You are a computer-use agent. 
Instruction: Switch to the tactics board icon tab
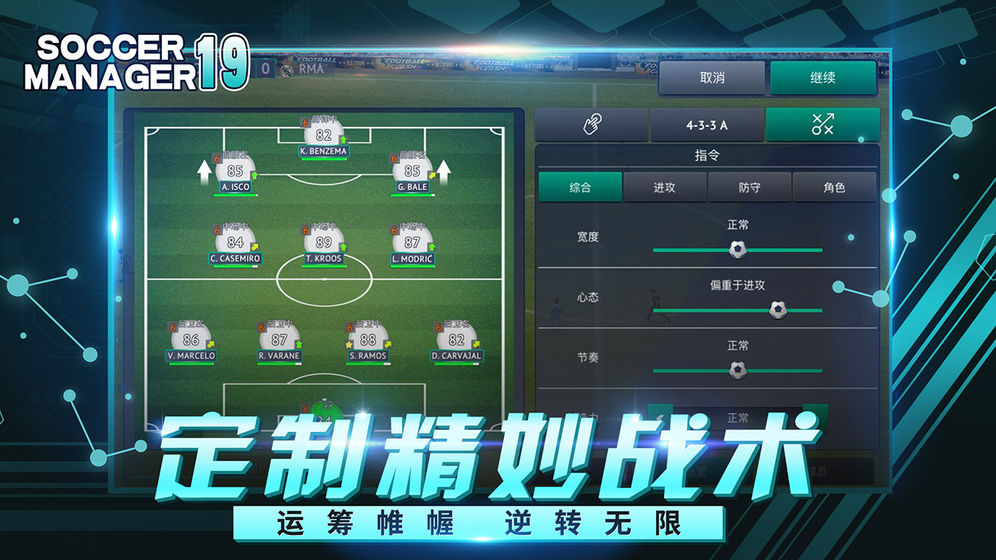823,125
